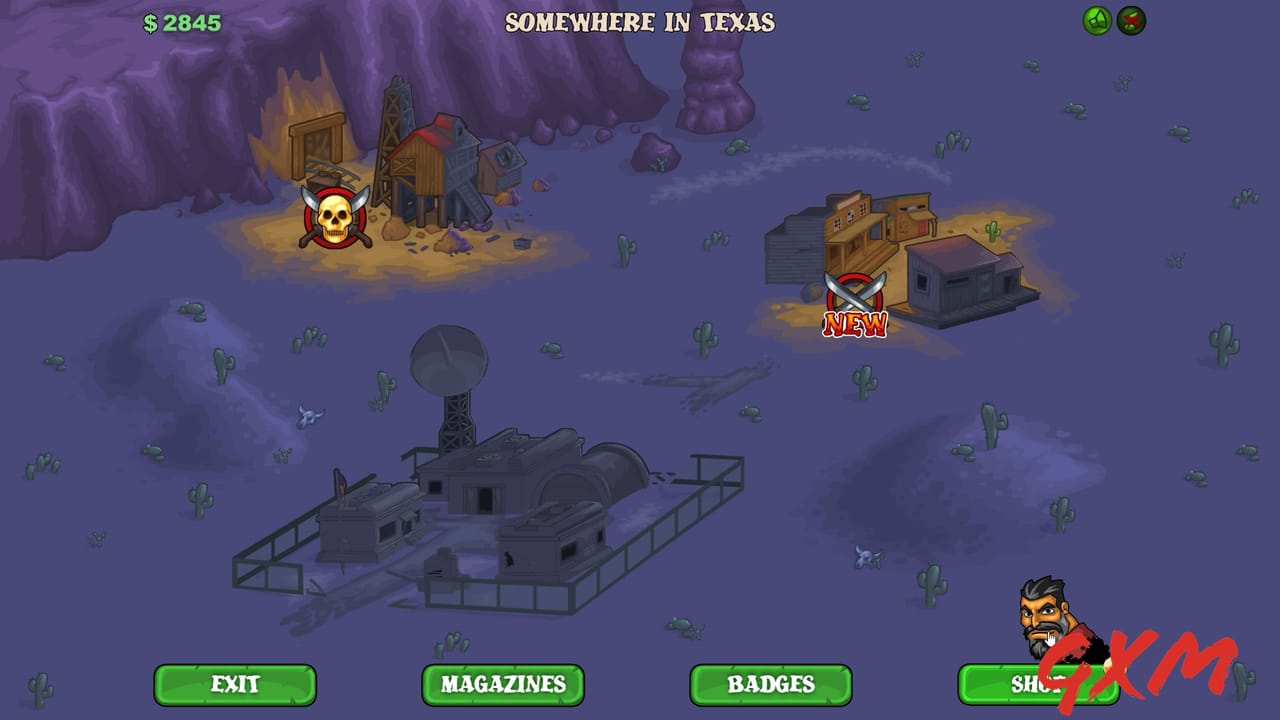The width and height of the screenshot is (1280, 720).
Task: Open the MAGAZINES screen
Action: (x=502, y=685)
